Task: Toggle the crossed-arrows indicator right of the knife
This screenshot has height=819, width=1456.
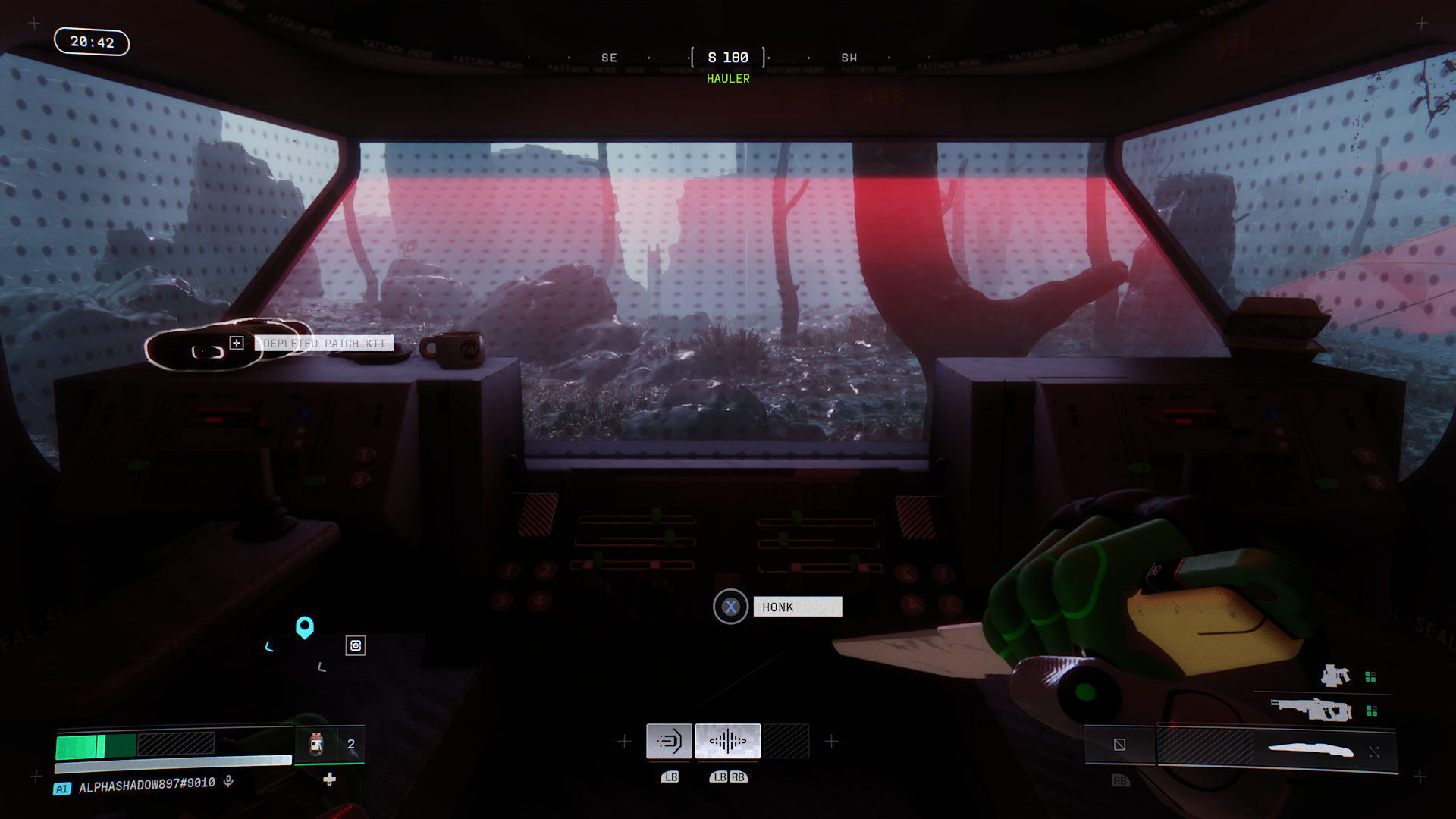Action: tap(1374, 750)
